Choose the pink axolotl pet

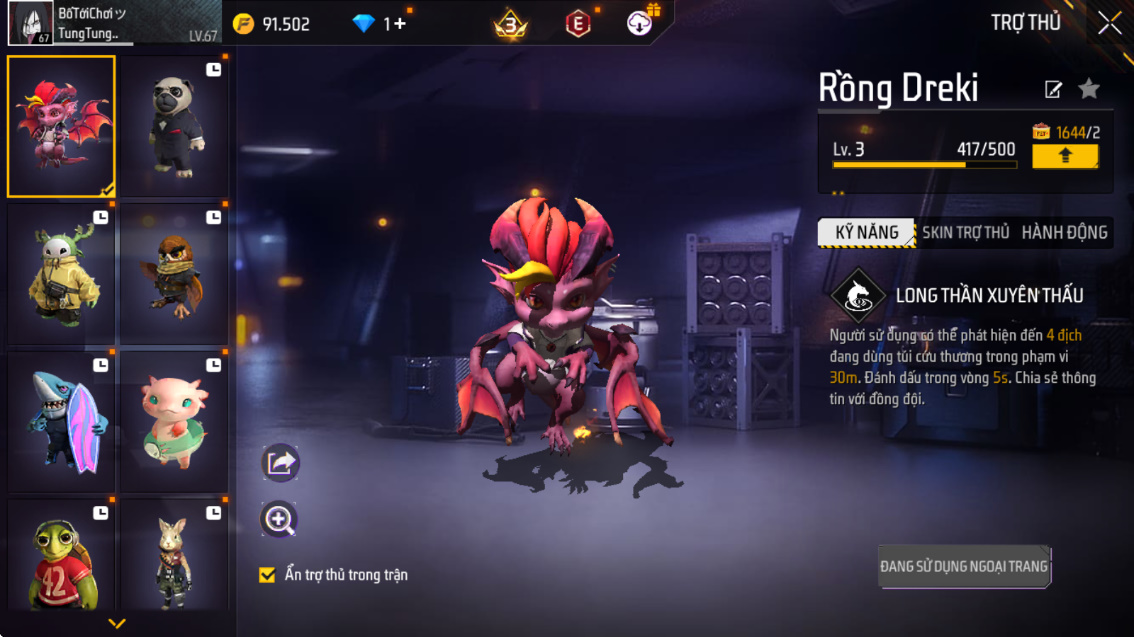tap(174, 421)
